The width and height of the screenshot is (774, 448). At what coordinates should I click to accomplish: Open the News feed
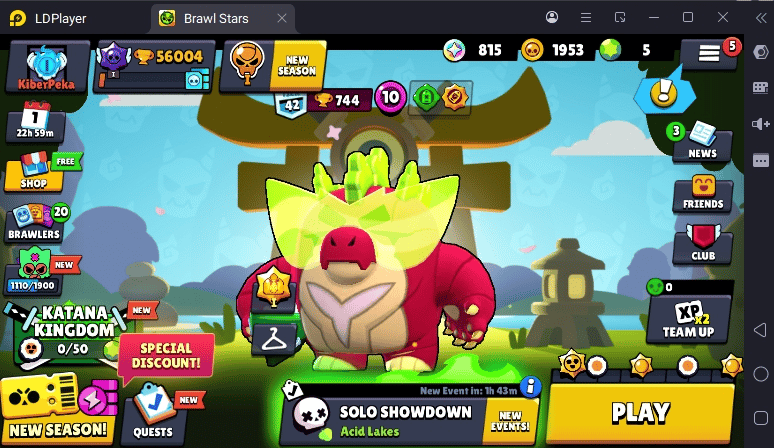click(702, 141)
